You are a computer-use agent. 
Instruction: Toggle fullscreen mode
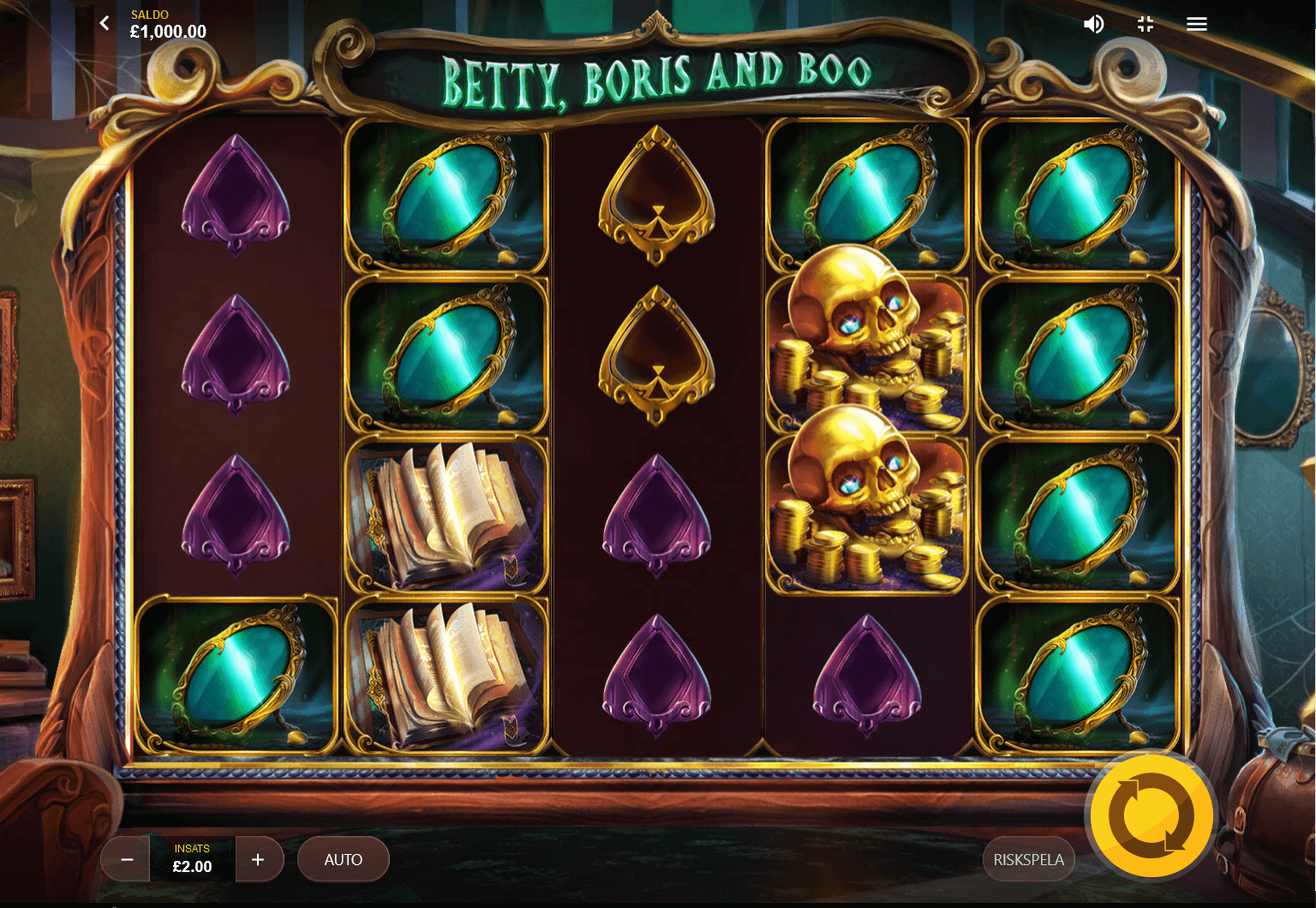[1145, 23]
